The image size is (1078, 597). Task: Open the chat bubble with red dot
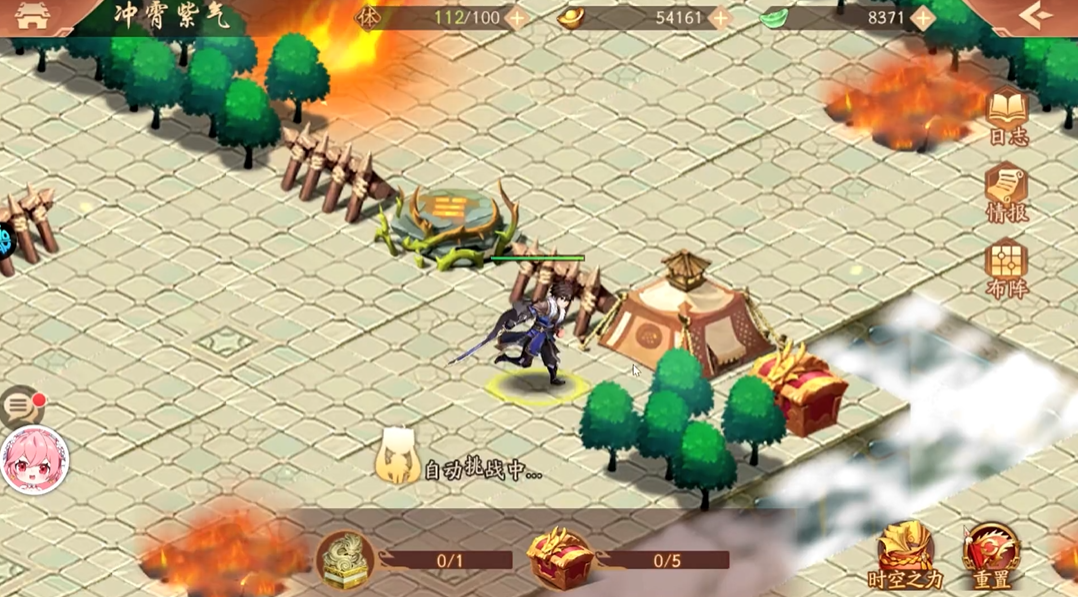point(21,407)
